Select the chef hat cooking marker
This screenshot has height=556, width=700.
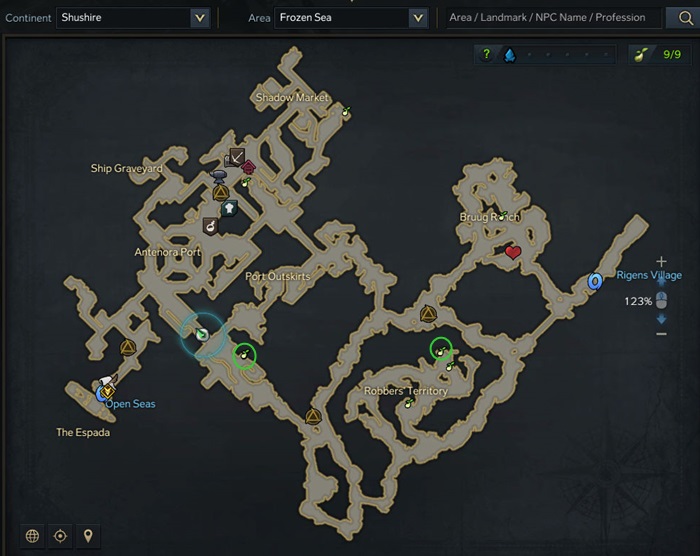click(228, 208)
